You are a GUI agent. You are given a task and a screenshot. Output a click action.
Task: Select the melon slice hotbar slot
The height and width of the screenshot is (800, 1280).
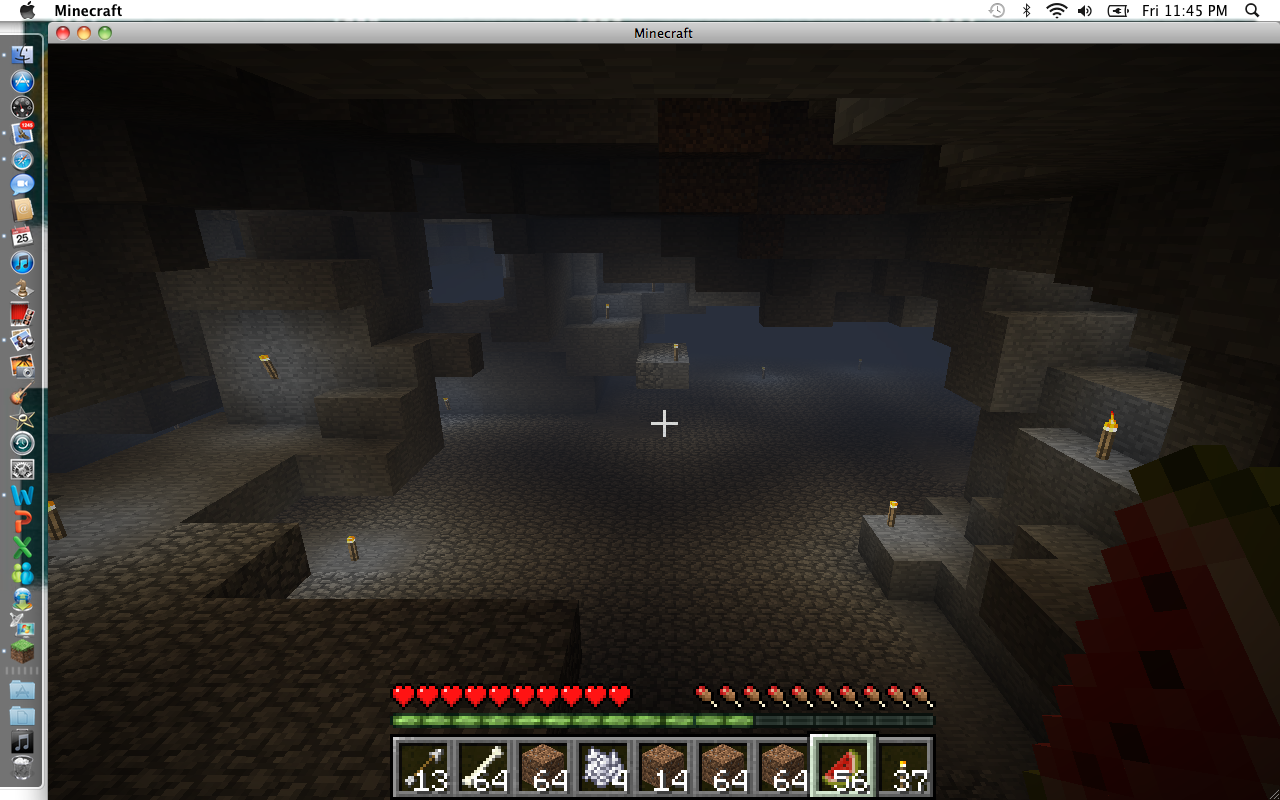843,768
